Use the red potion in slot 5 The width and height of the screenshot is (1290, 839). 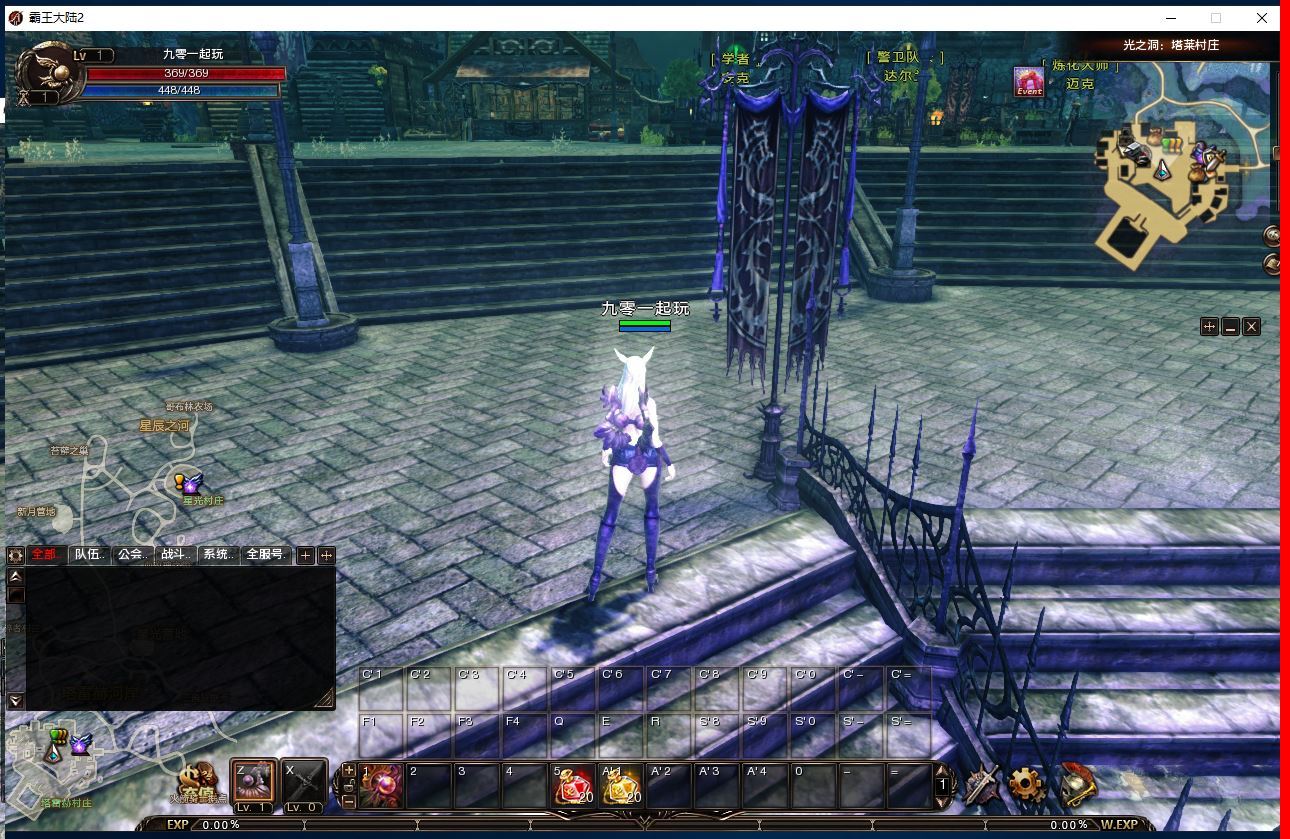573,785
